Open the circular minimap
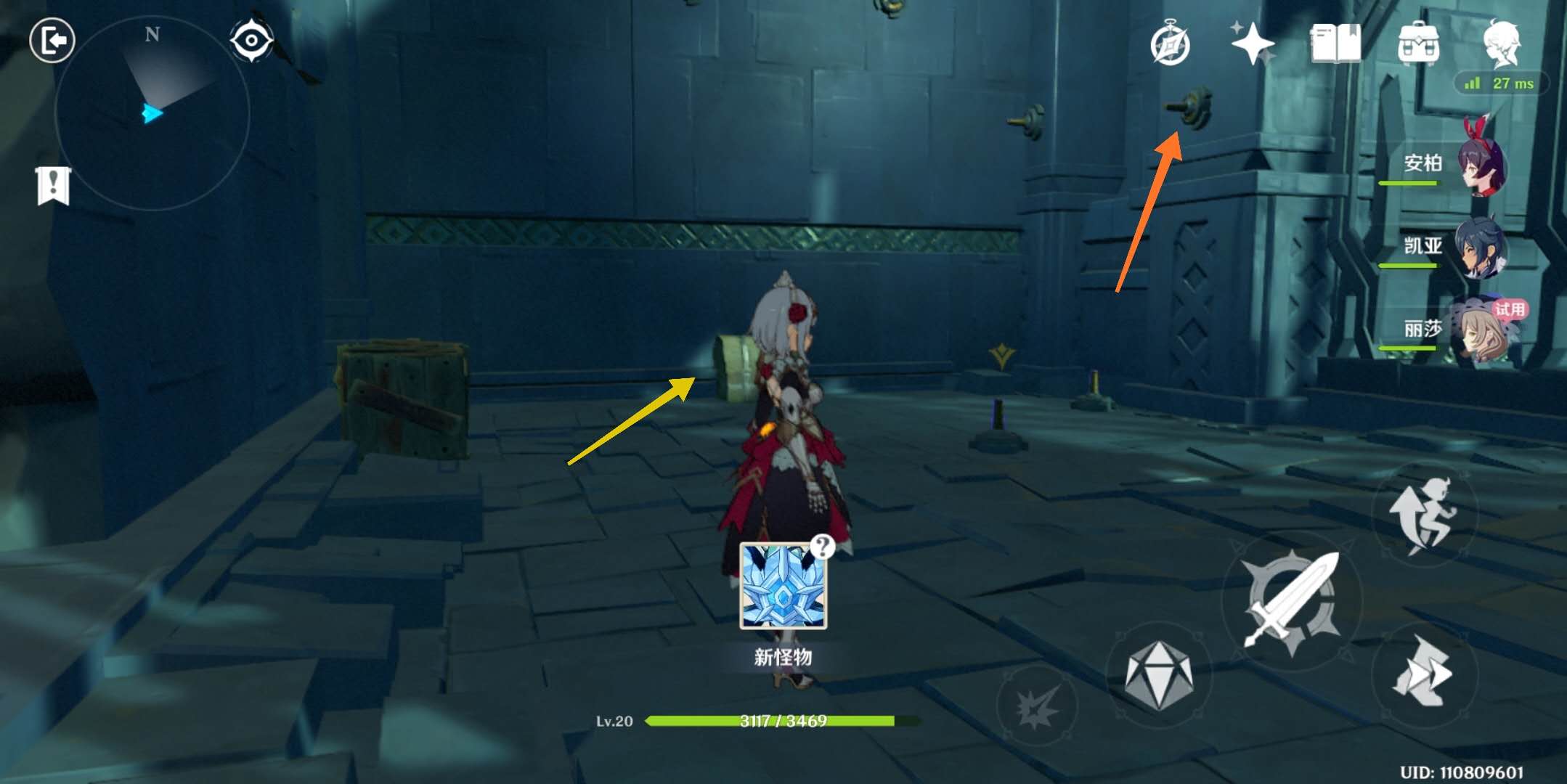Screen dimensions: 1567x784 pyautogui.click(x=152, y=114)
